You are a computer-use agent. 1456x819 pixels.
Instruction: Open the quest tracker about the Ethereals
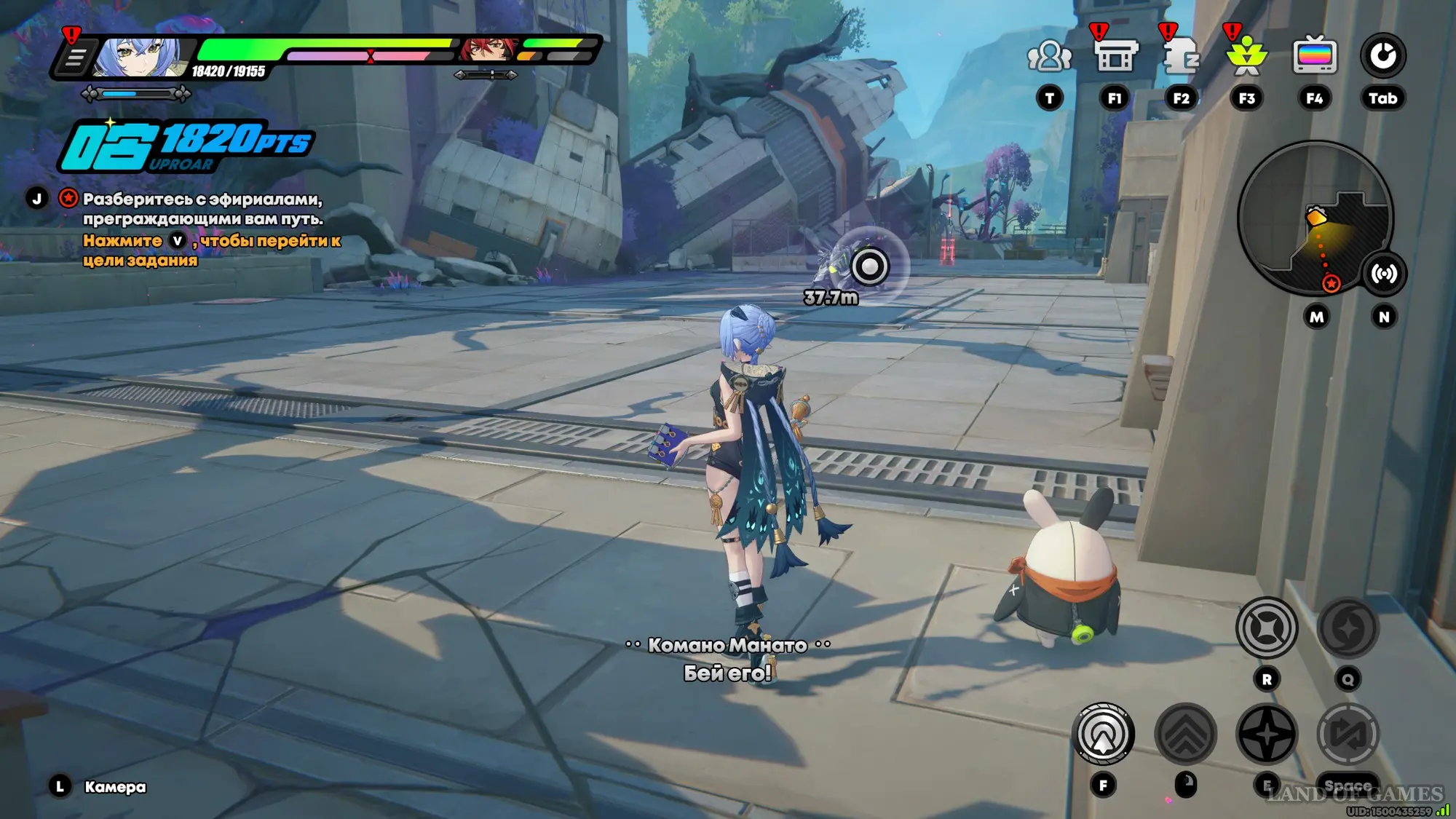click(x=202, y=209)
